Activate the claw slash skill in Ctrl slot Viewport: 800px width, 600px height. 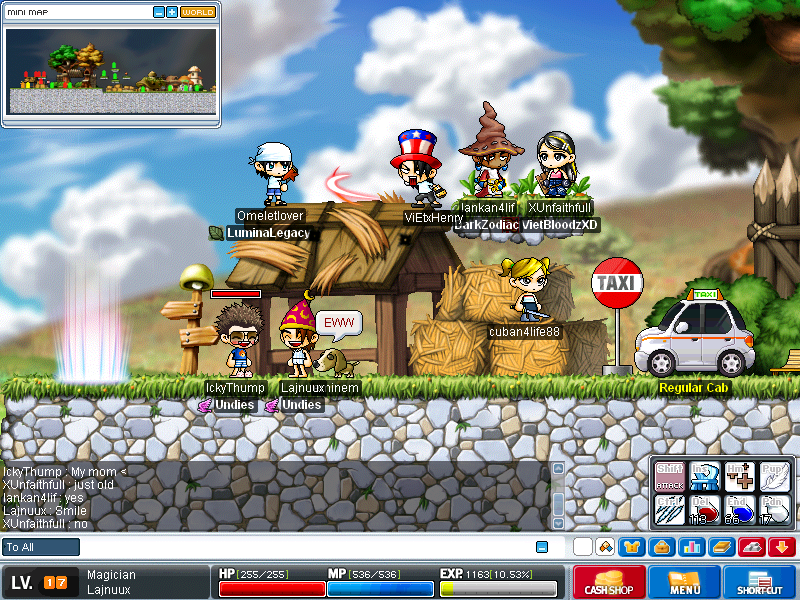coord(669,509)
